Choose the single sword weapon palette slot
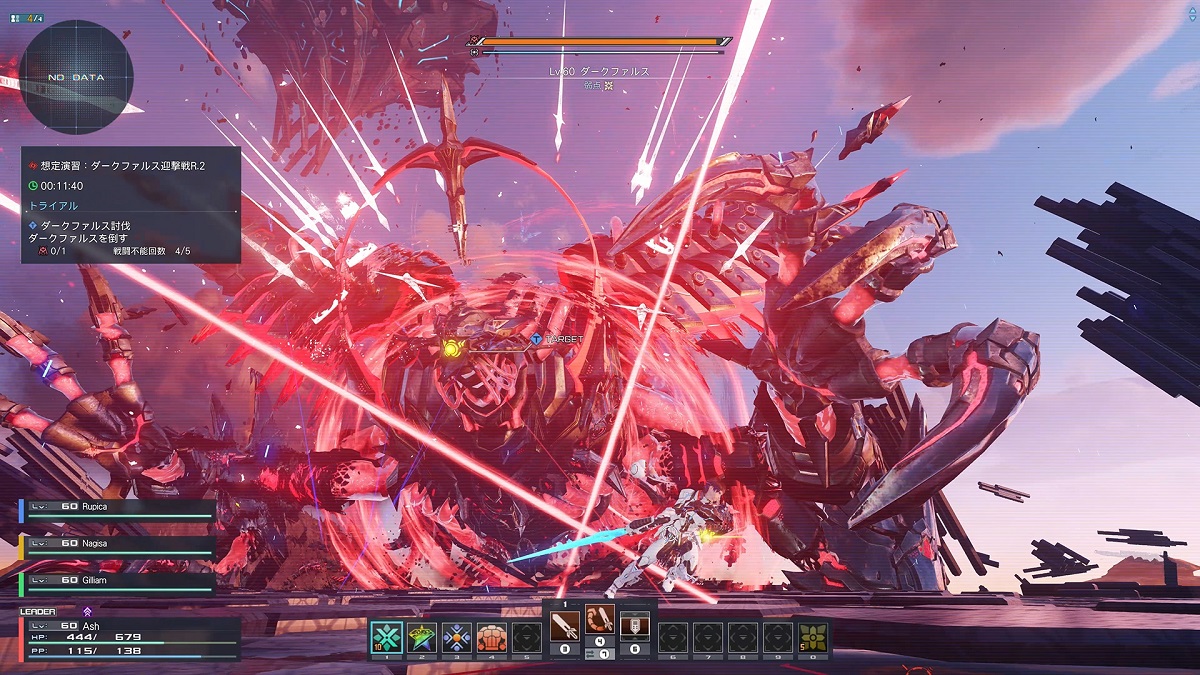The image size is (1200, 675). tap(564, 628)
